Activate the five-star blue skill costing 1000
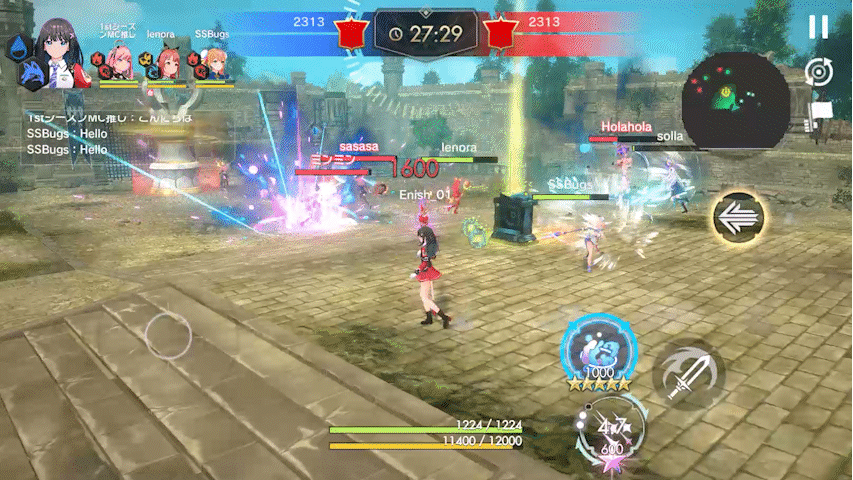 pyautogui.click(x=600, y=355)
